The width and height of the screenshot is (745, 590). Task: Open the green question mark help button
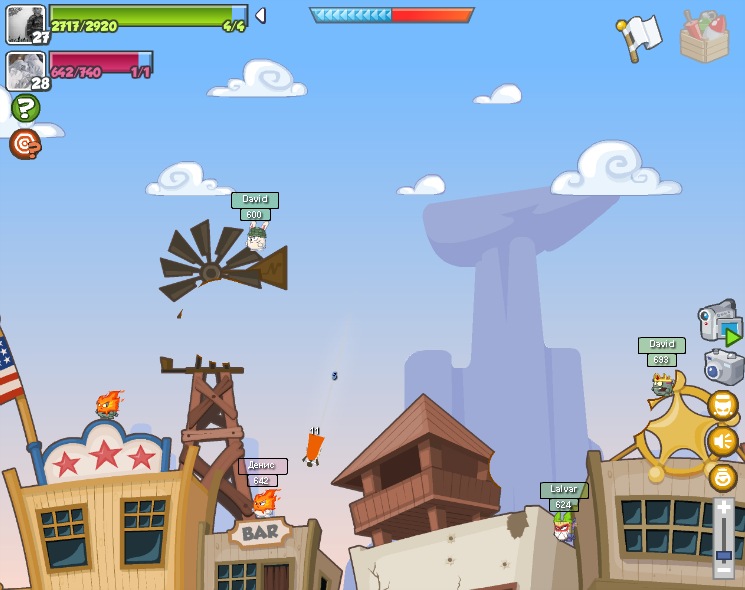(25, 107)
